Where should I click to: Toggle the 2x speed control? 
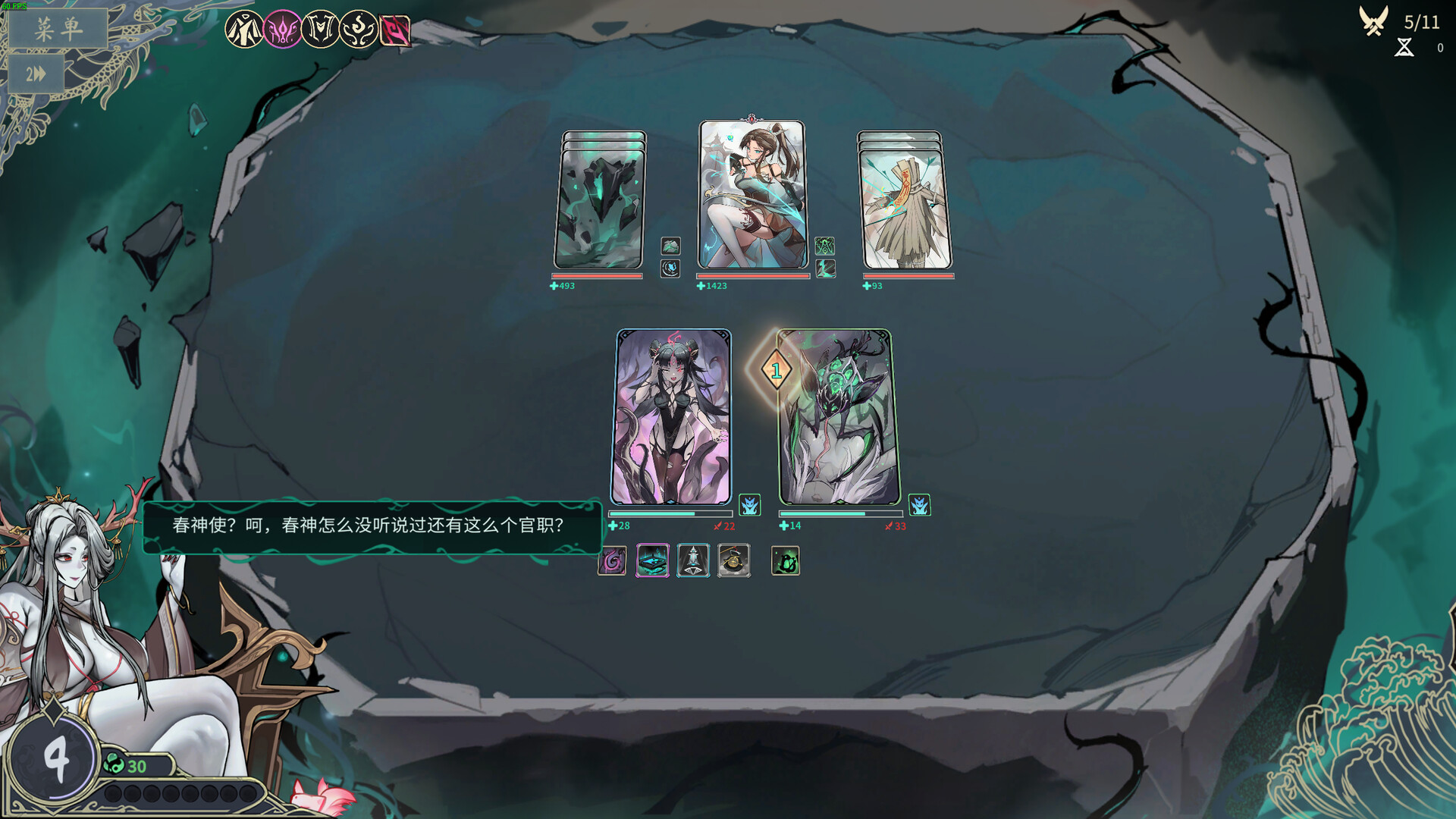(36, 74)
